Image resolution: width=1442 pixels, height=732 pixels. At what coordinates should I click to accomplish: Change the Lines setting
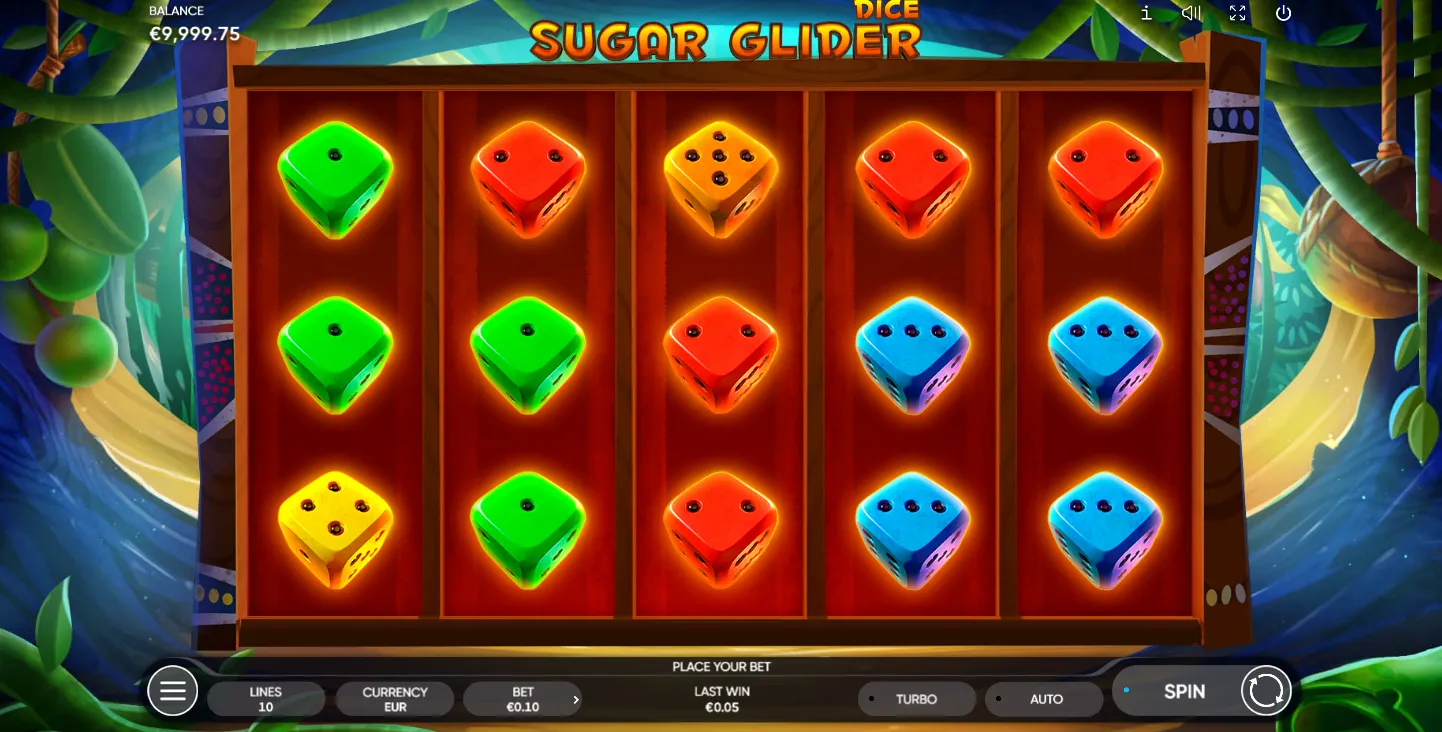click(x=266, y=699)
